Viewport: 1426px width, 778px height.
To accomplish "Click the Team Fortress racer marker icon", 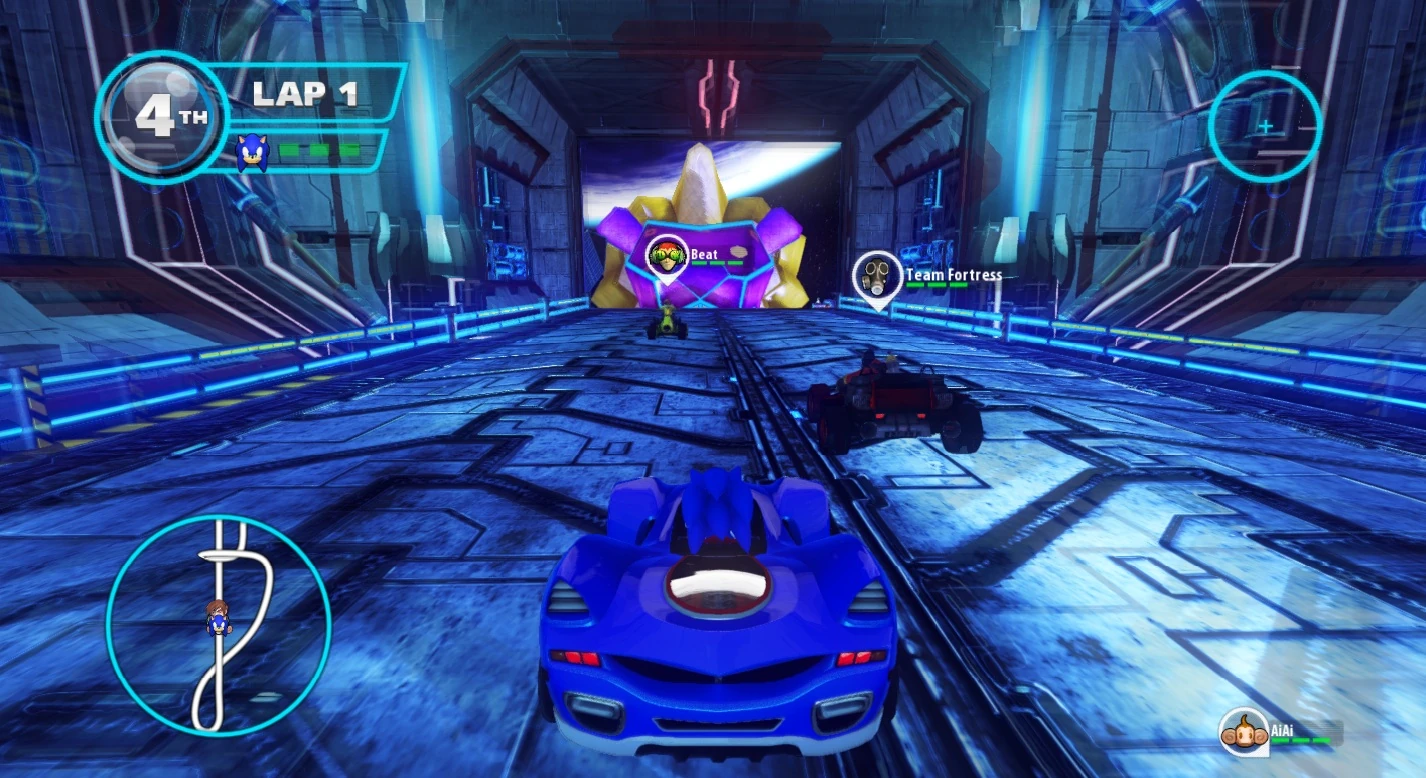I will (877, 275).
